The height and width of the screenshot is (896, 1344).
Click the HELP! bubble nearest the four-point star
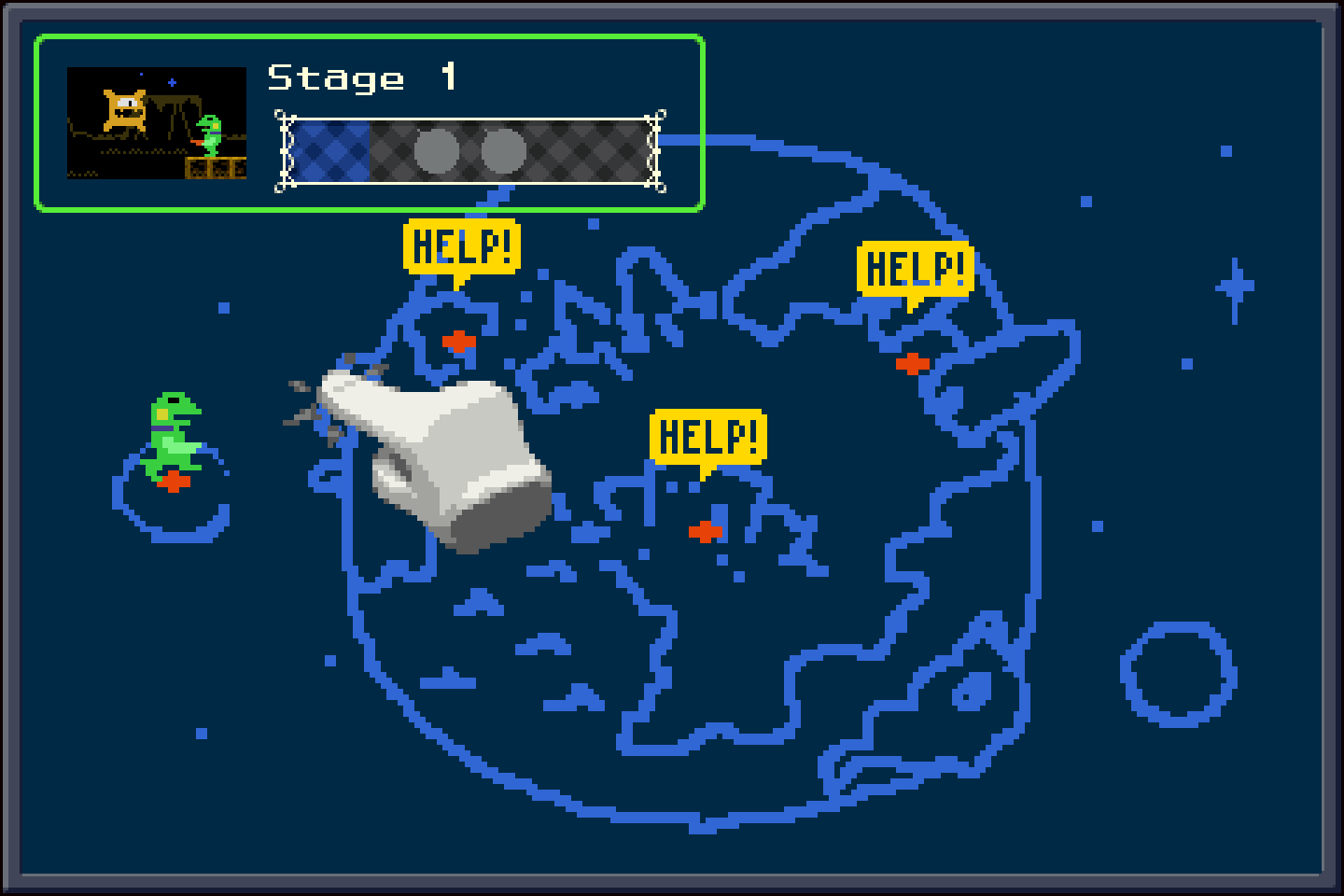pyautogui.click(x=915, y=269)
